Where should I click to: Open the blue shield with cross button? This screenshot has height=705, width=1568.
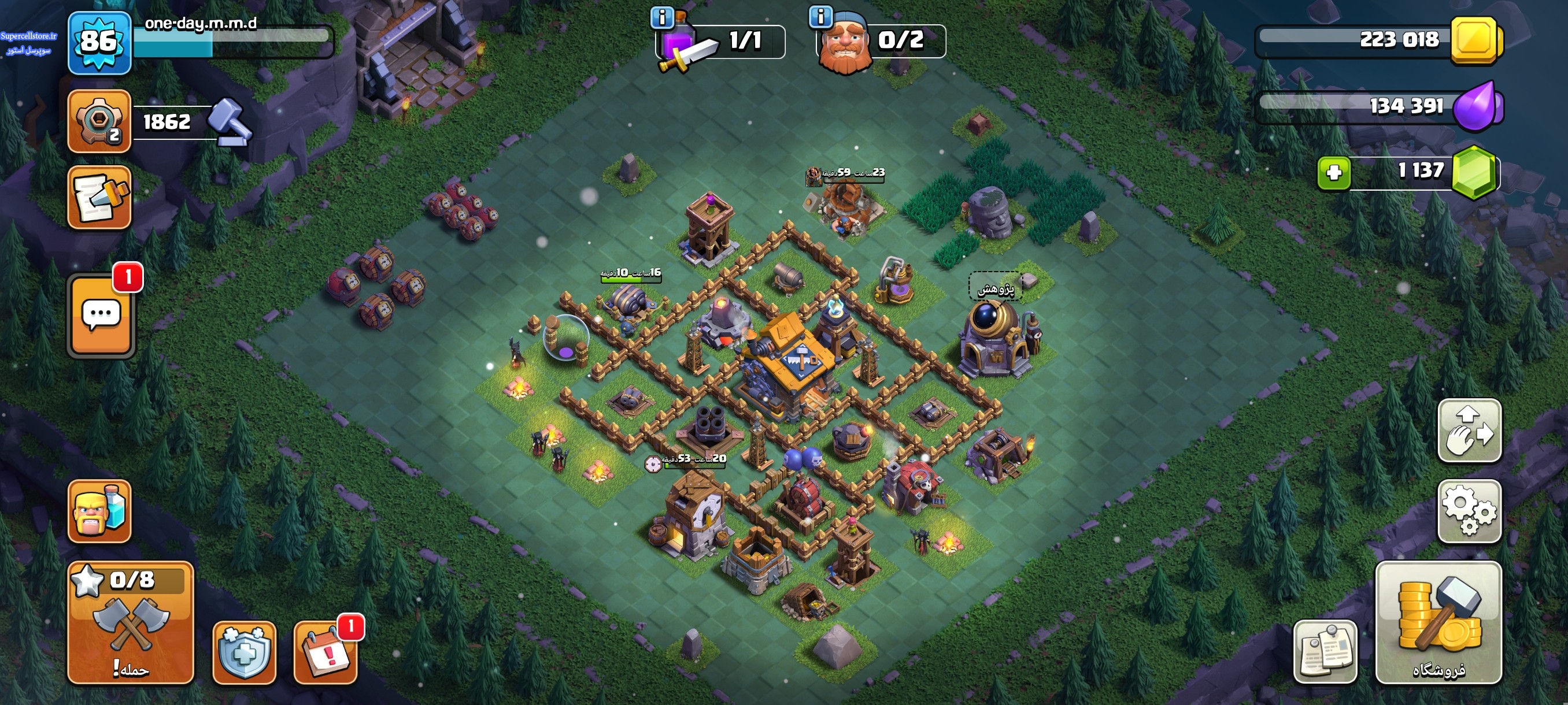pos(244,652)
